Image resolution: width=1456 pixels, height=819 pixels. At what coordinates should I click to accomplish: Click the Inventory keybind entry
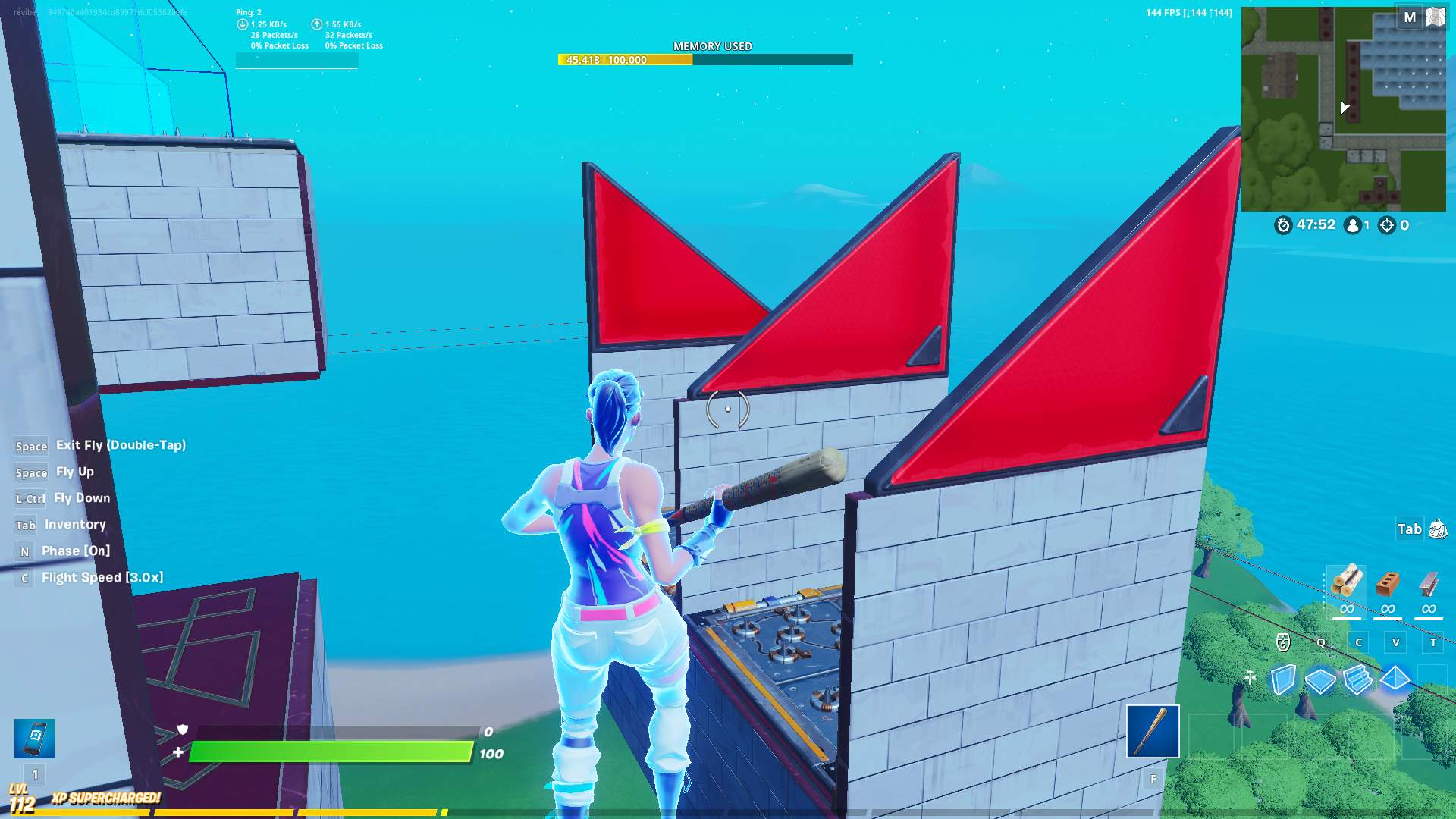pyautogui.click(x=75, y=525)
